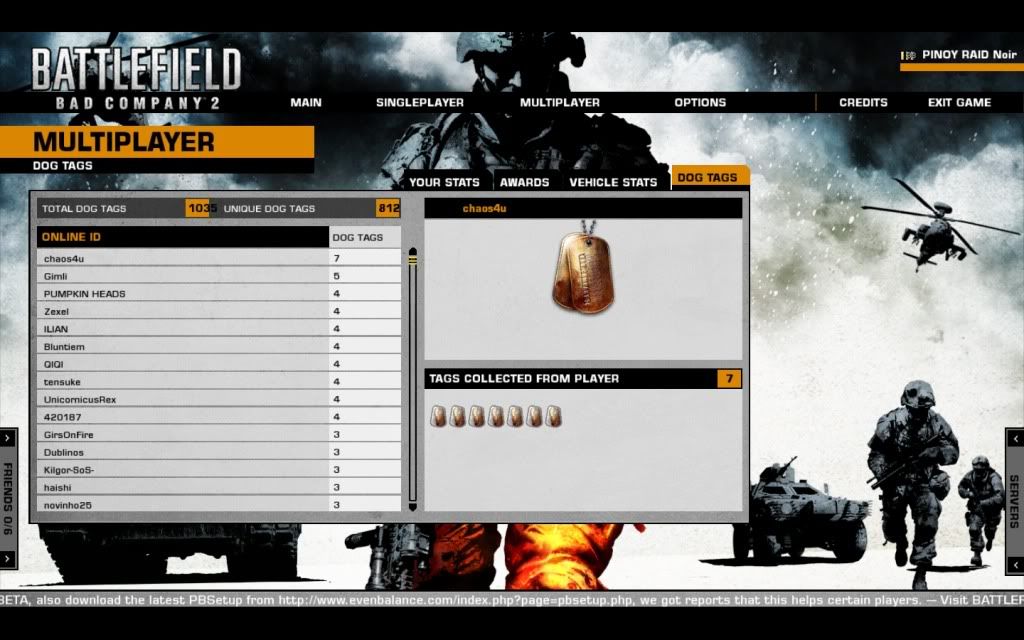The image size is (1024, 640).
Task: Switch to the Your Stats tab
Action: [x=445, y=182]
